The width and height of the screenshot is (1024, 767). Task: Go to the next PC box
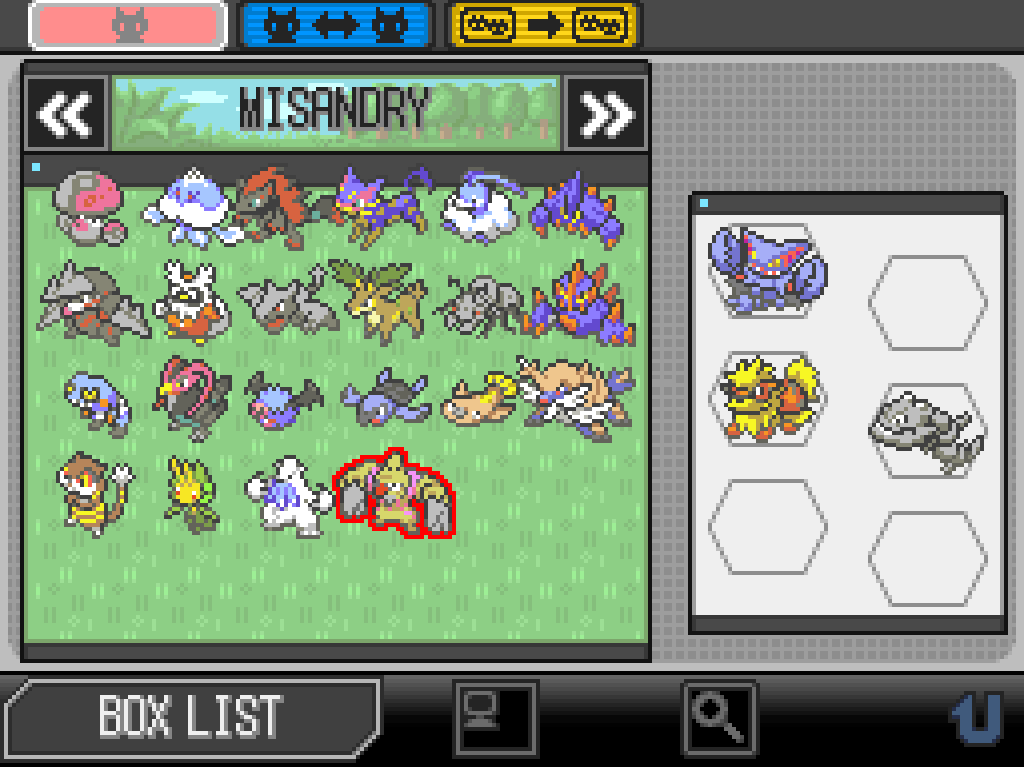point(606,114)
